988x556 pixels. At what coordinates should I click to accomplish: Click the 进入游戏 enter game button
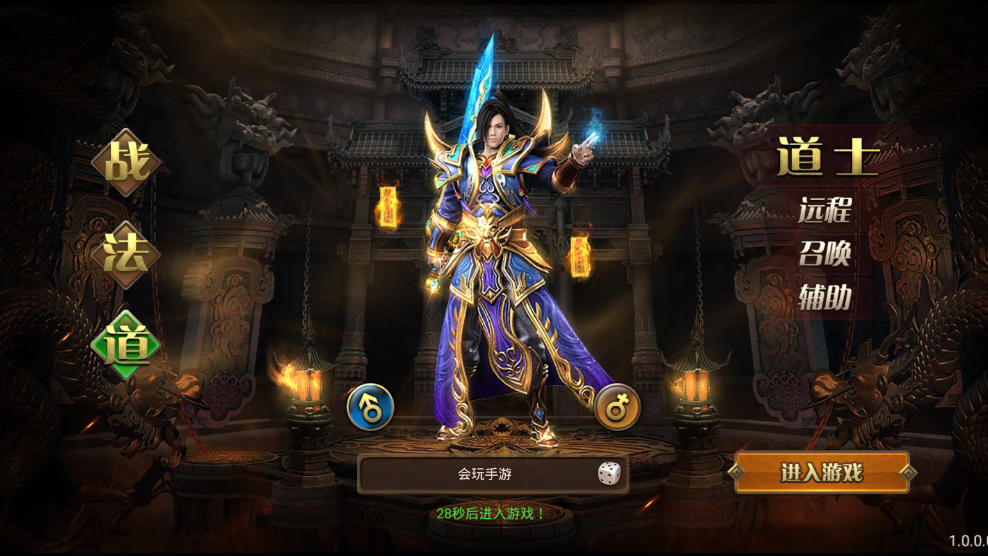[822, 473]
